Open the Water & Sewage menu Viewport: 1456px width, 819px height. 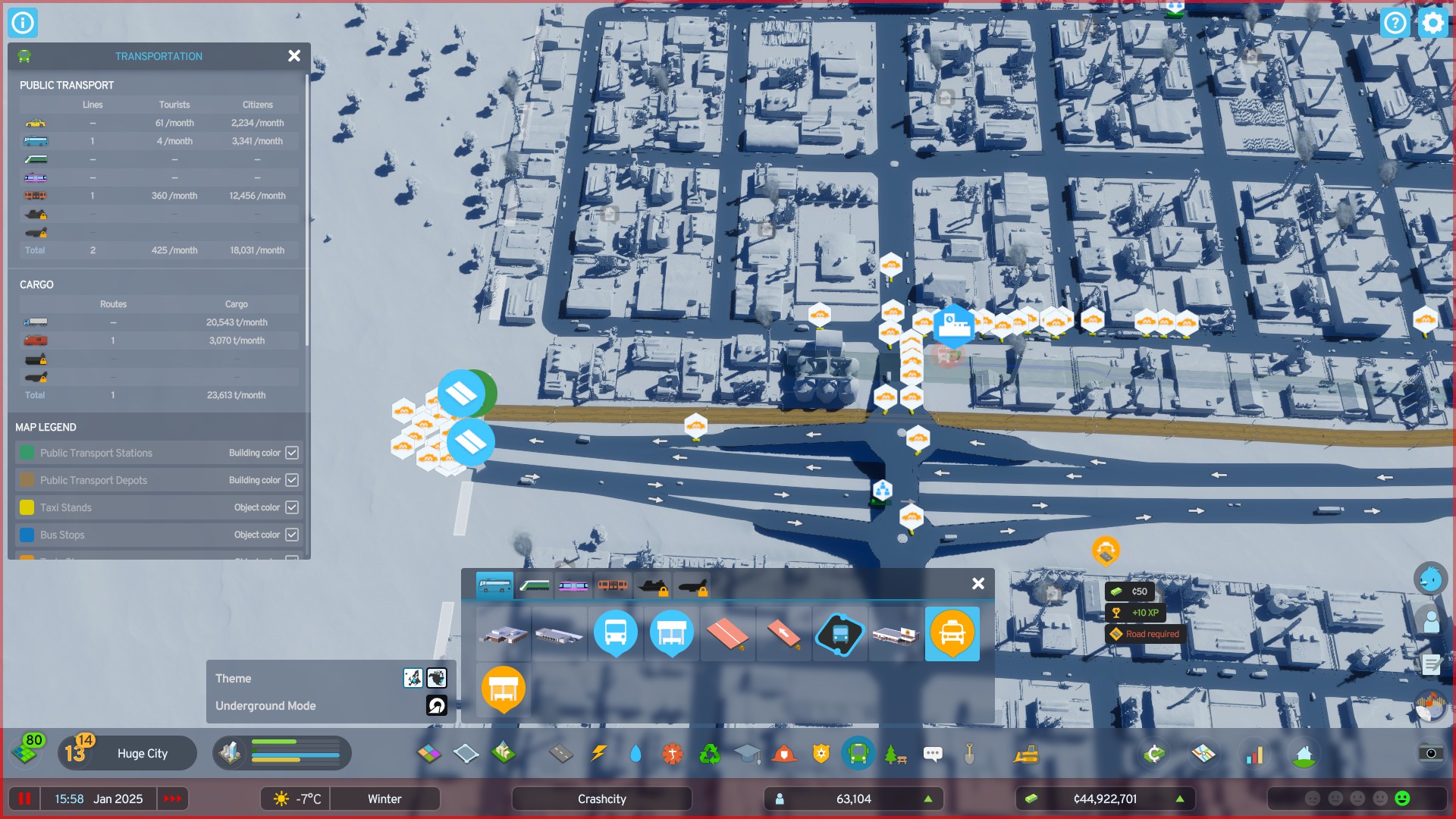636,754
